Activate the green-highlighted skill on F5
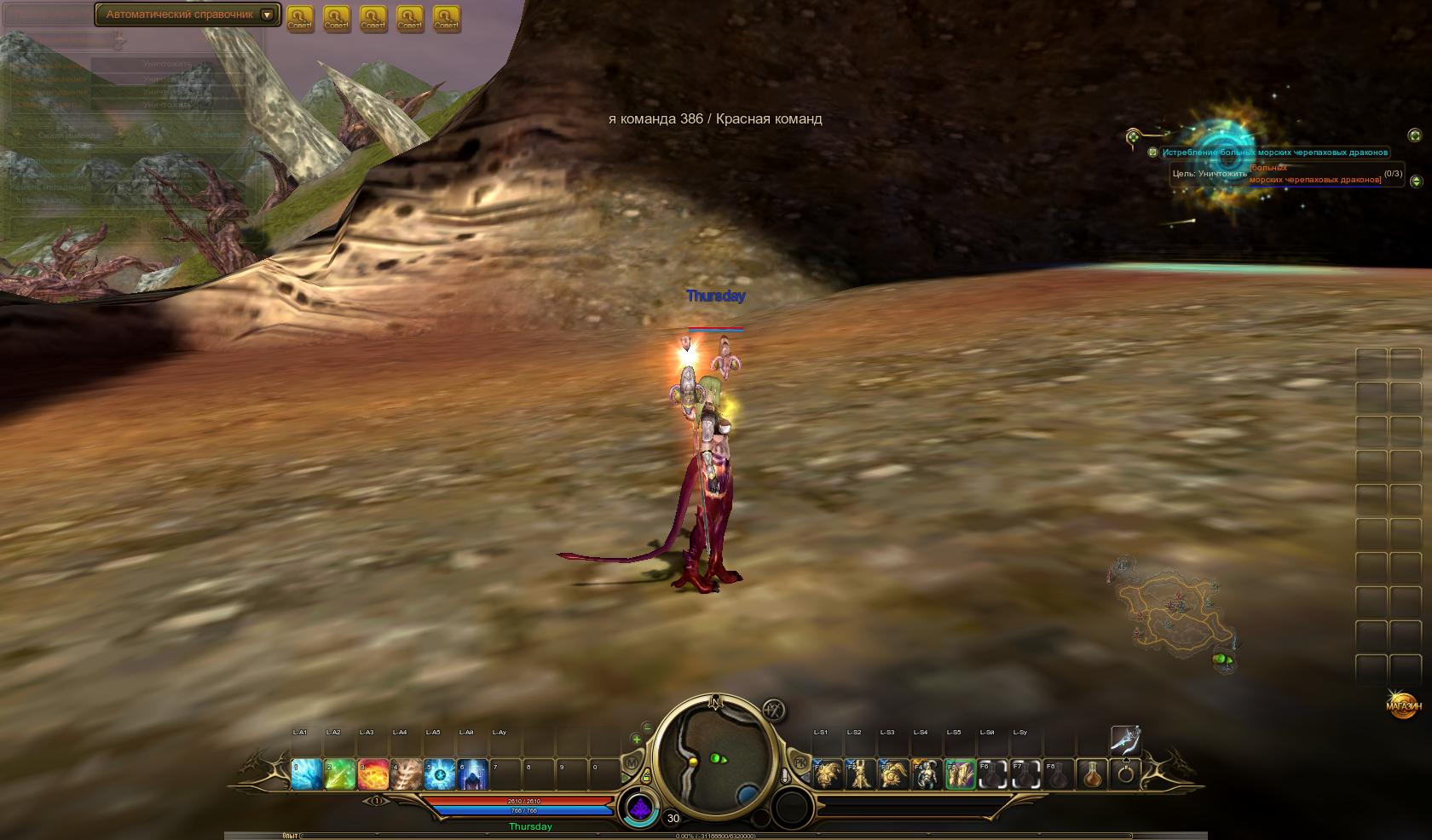 (960, 774)
